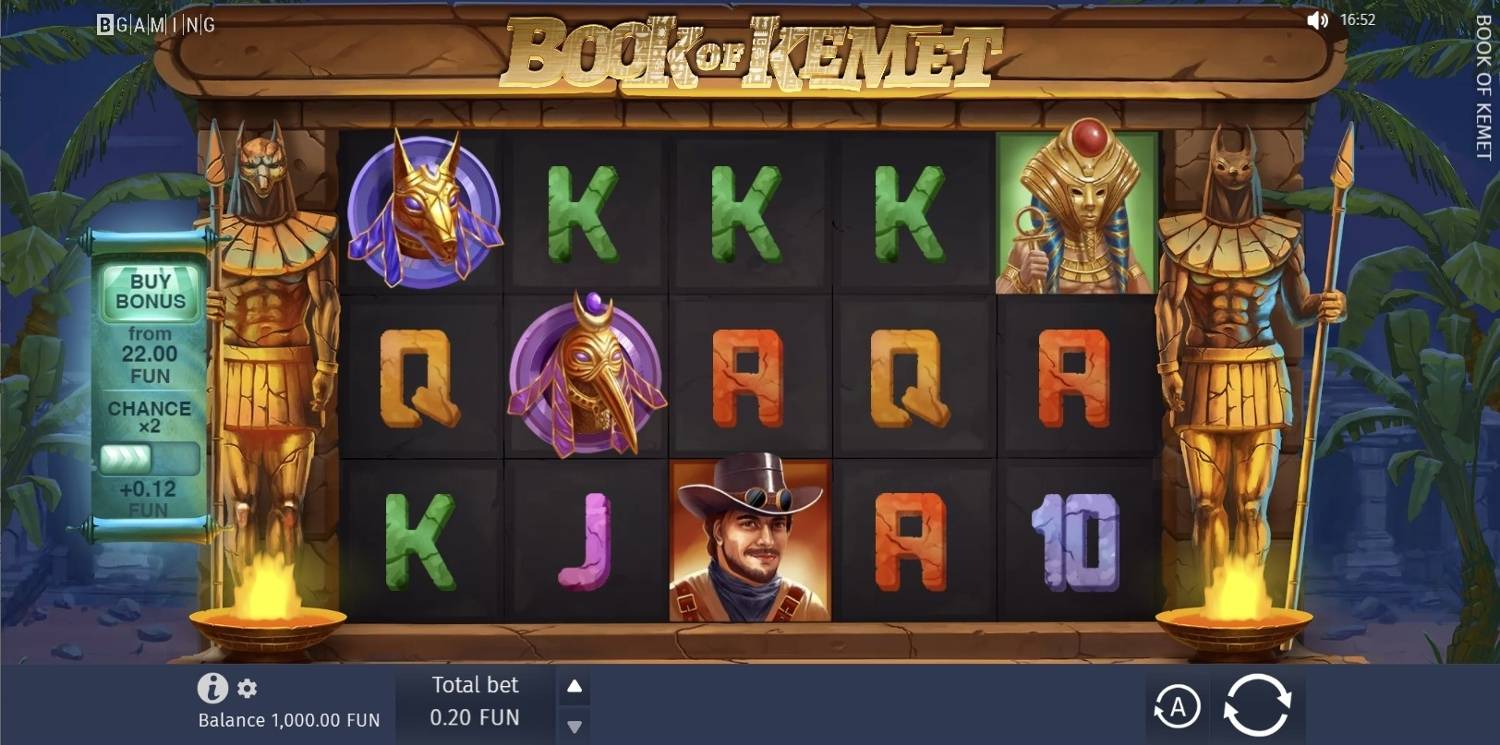Viewport: 1500px width, 745px height.
Task: Click the Chance x2 progress bar
Action: 151,457
